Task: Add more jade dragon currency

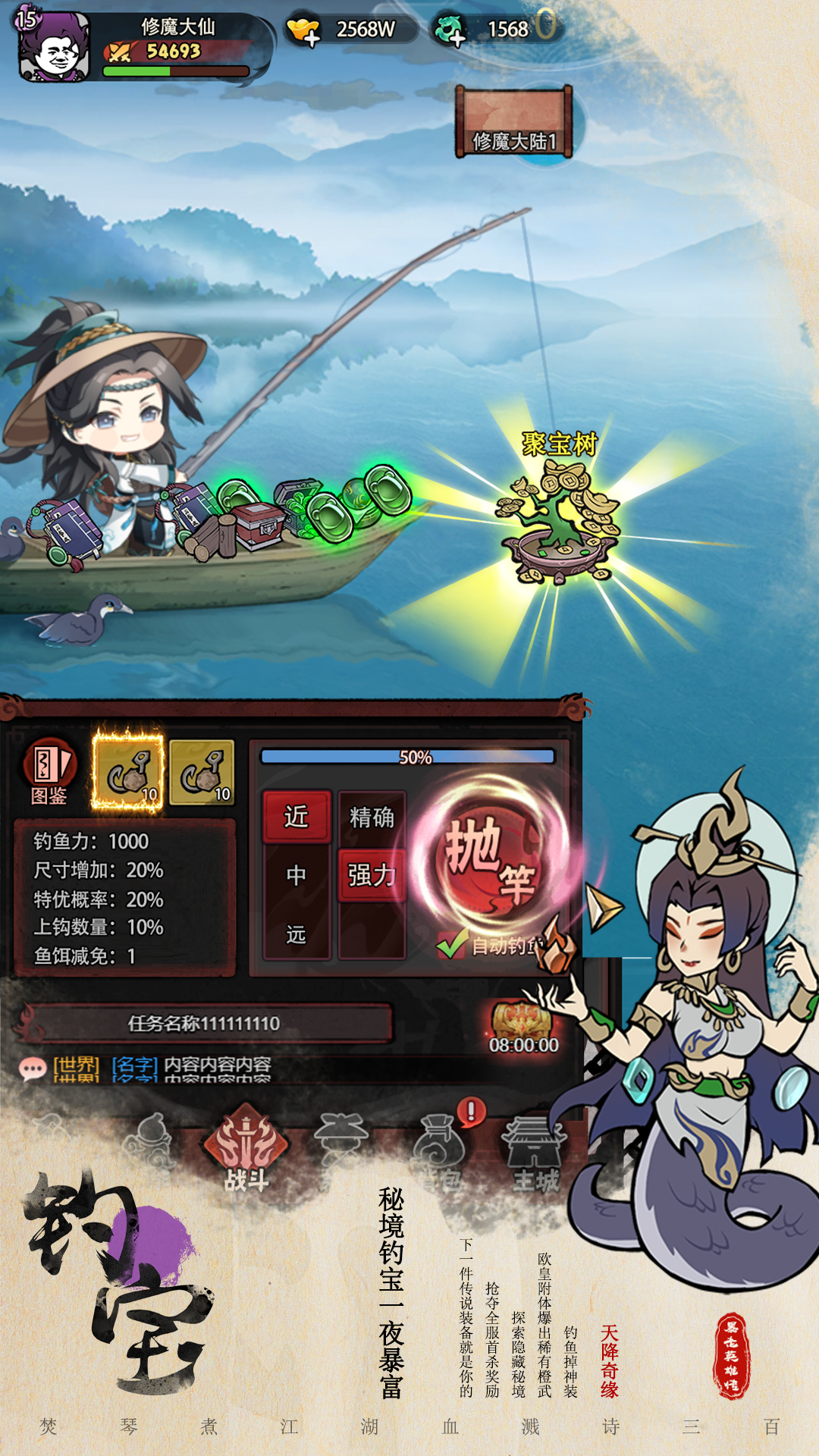Action: pyautogui.click(x=450, y=30)
